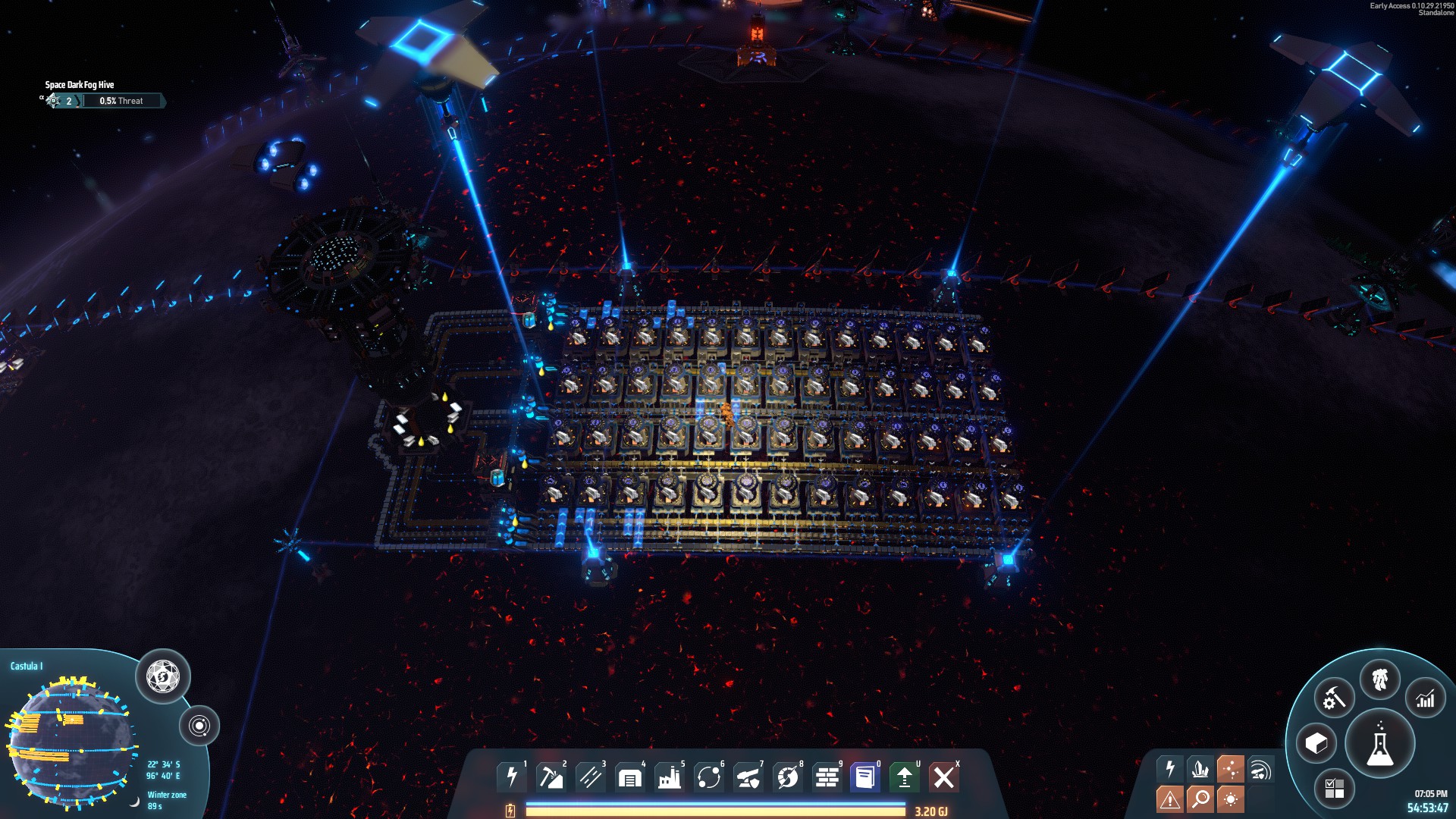Open the defense turret build category
Screen dimensions: 1456x819
[748, 777]
